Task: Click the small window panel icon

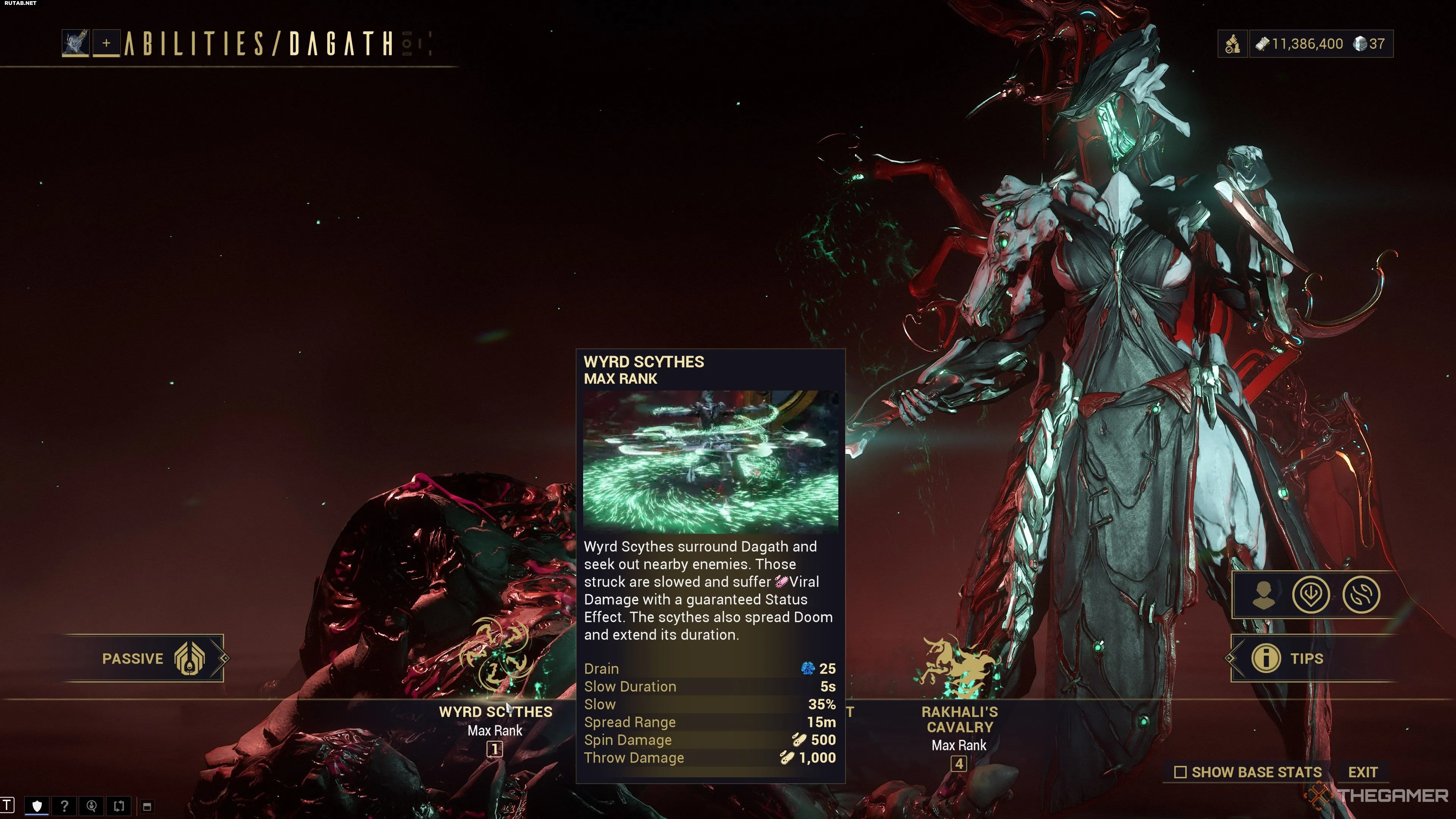Action: [x=147, y=806]
